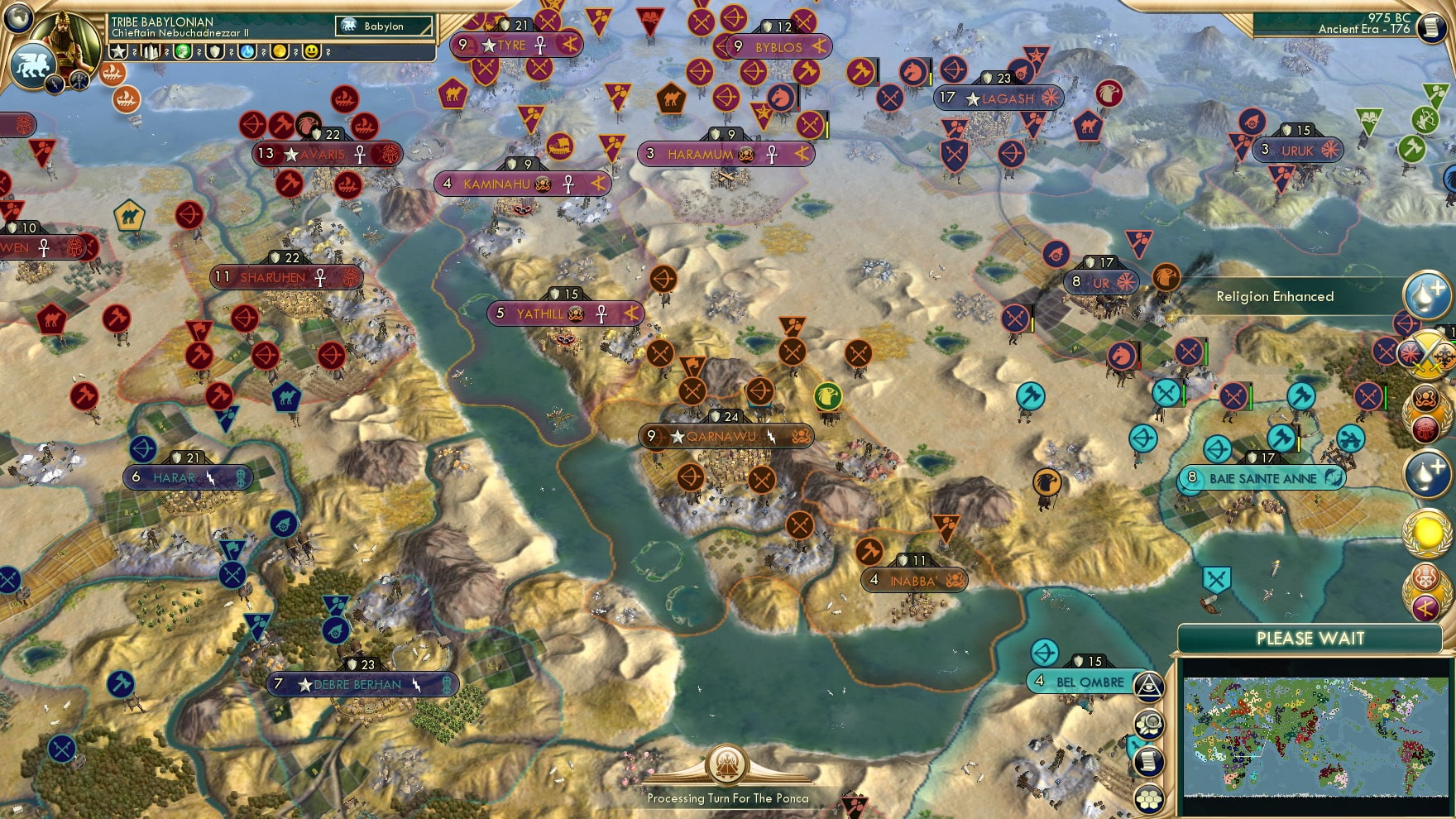
Task: Expand the gold score details question mark
Action: (x=296, y=50)
